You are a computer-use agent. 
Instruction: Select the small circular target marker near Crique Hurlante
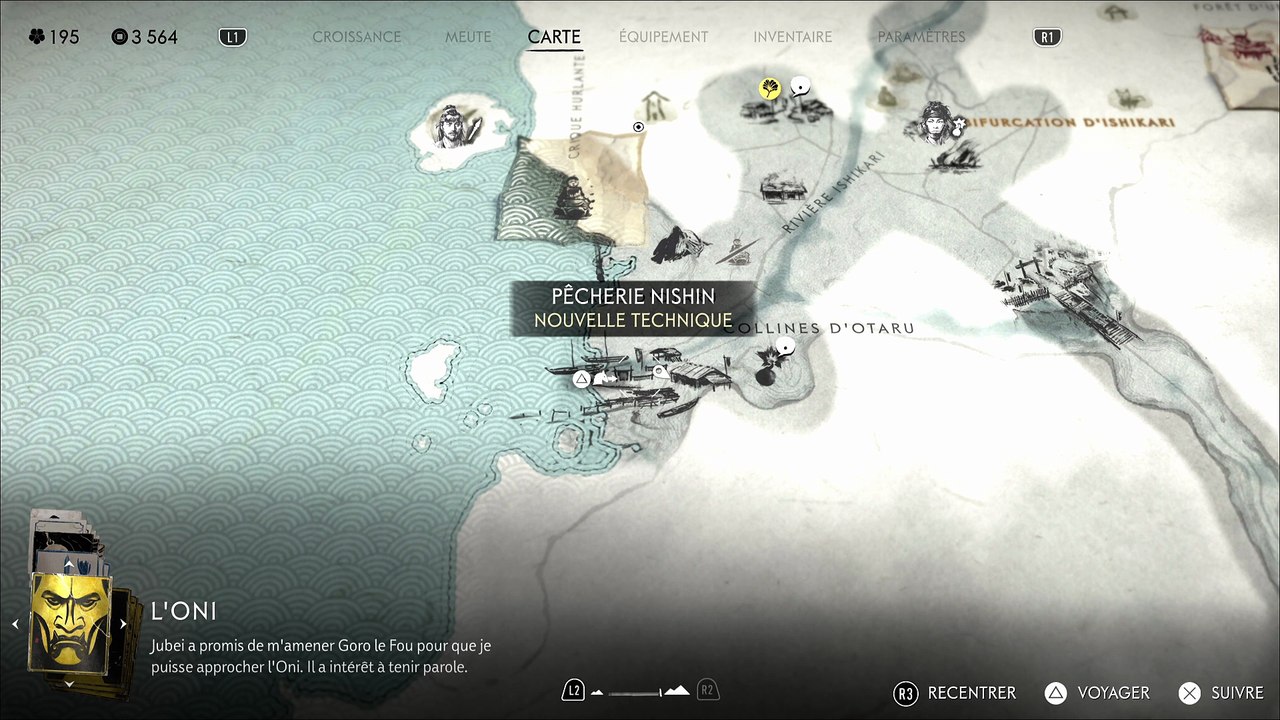pos(639,127)
